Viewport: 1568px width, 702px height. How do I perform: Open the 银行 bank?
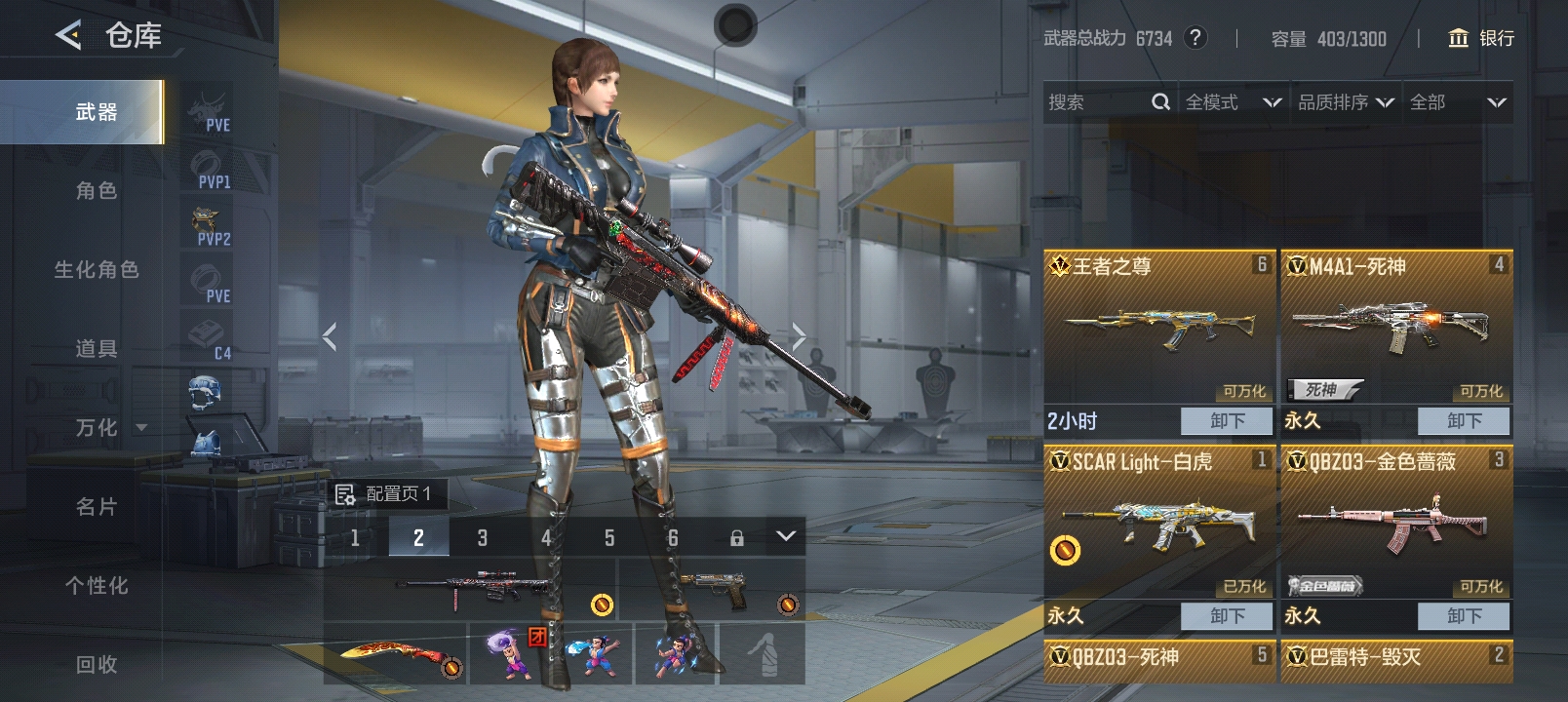coord(1481,38)
